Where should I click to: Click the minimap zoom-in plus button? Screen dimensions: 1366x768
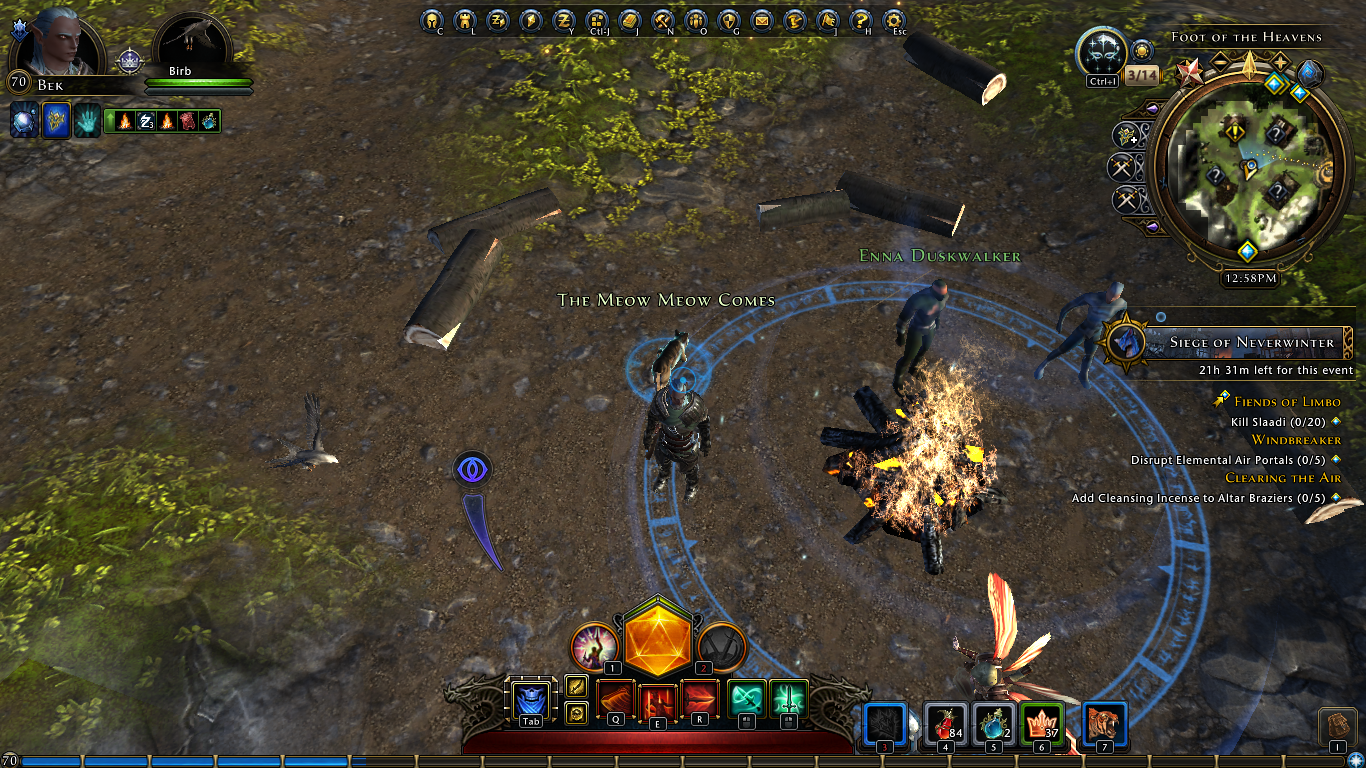point(1280,62)
